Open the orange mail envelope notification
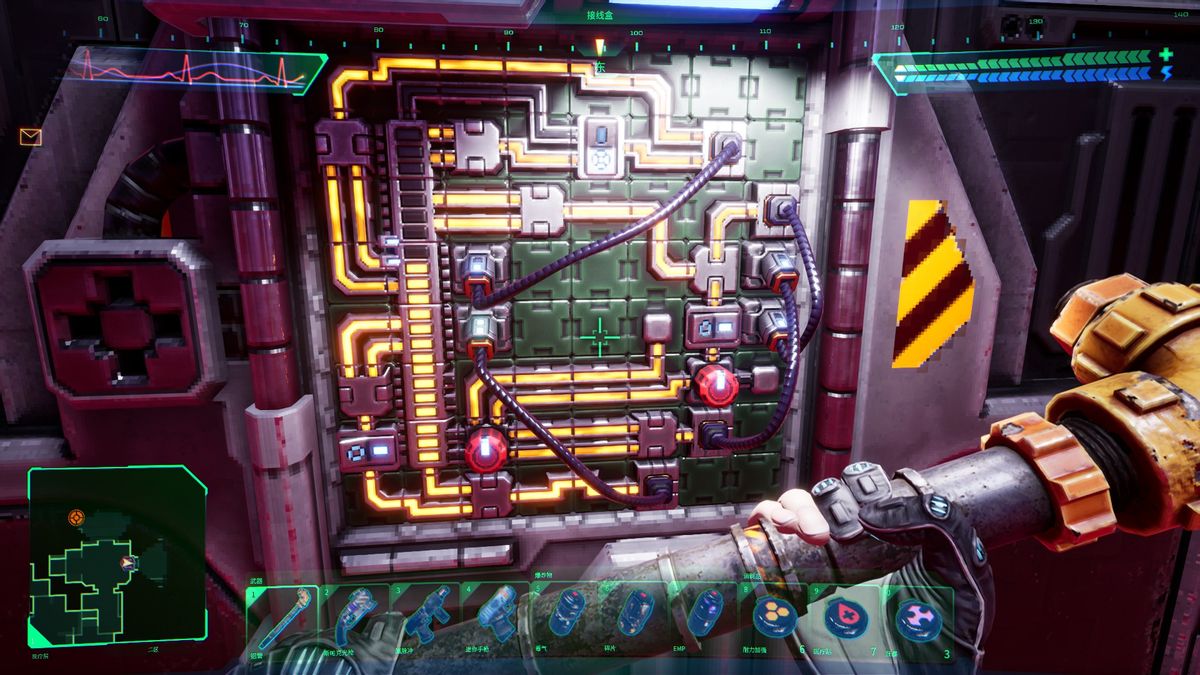The width and height of the screenshot is (1200, 675). (30, 137)
